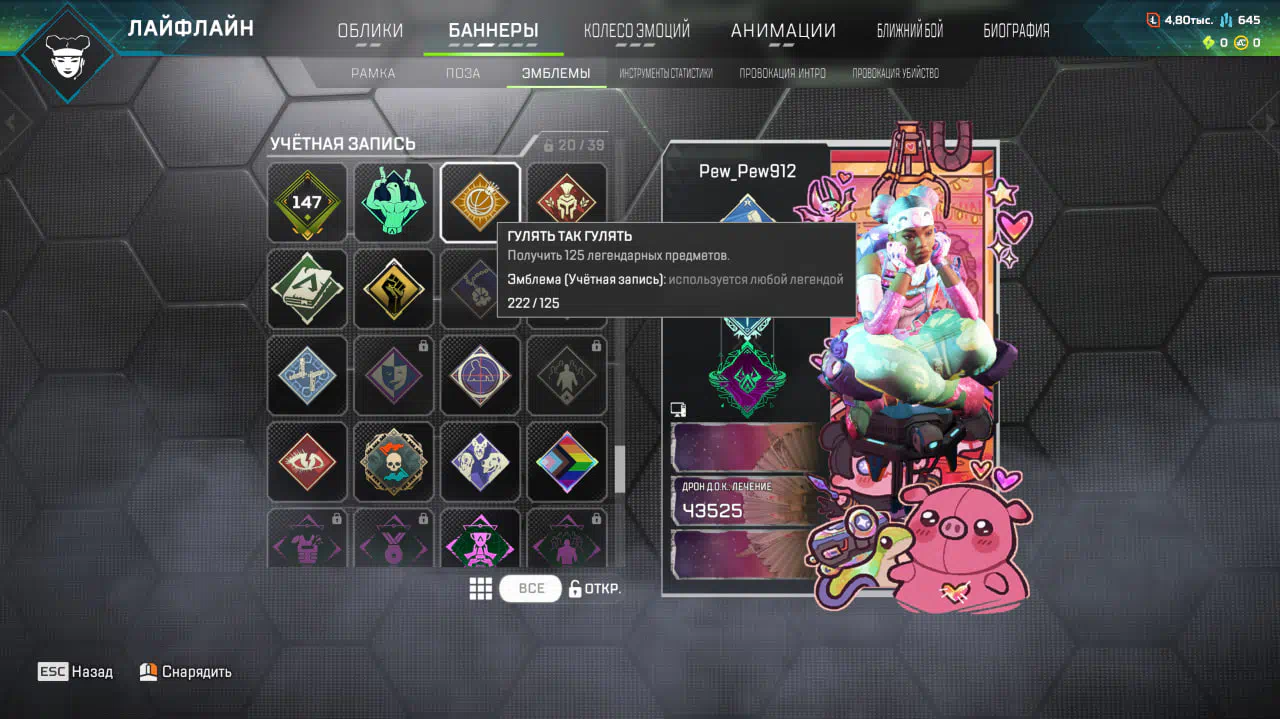Viewport: 1280px width, 719px height.
Task: Go to the АНИМАЦИИ tab
Action: click(783, 31)
